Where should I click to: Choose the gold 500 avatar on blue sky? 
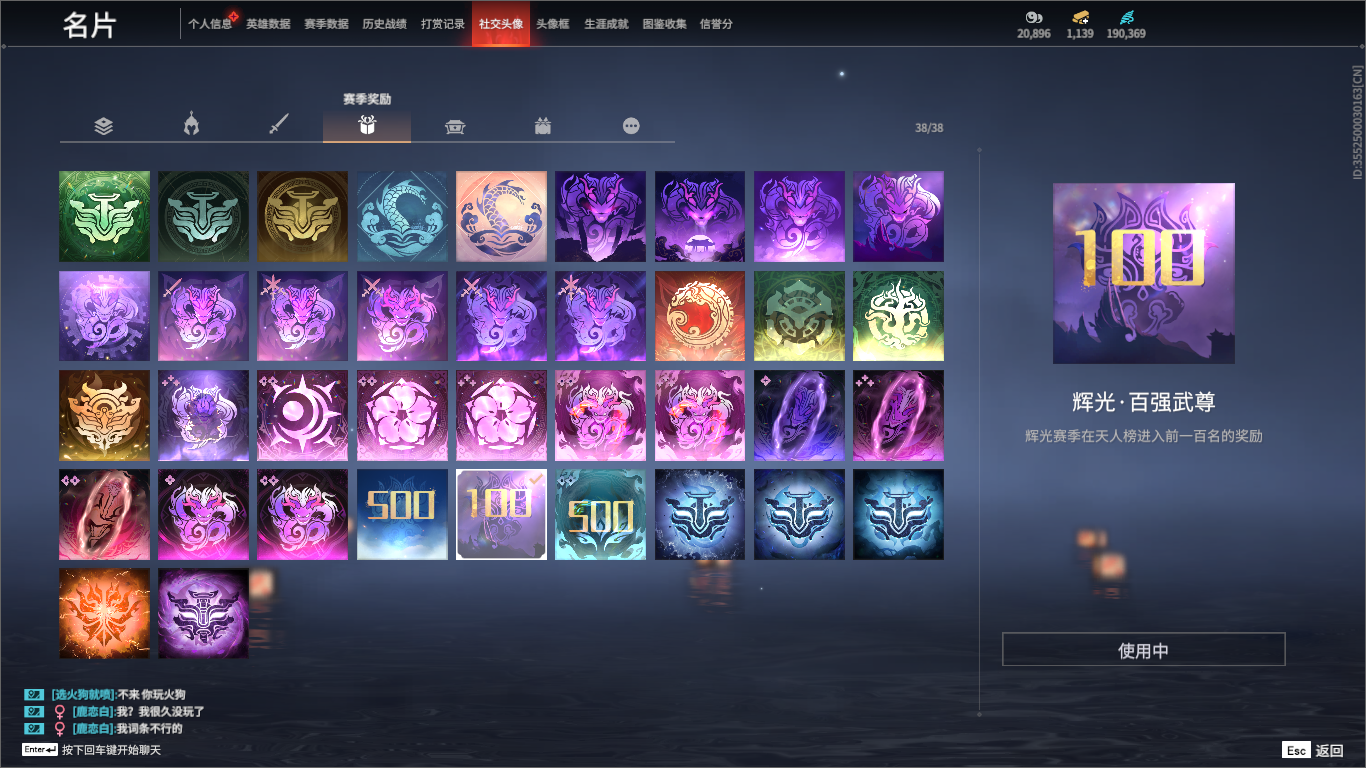[x=402, y=514]
